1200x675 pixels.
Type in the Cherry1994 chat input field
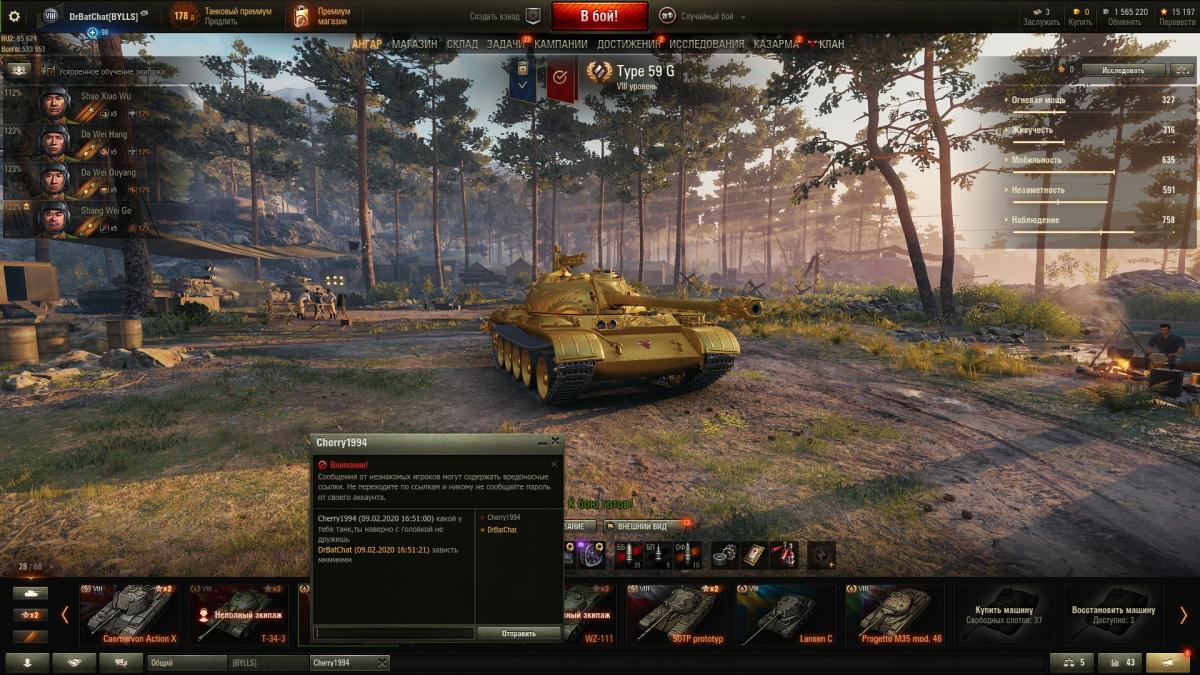click(394, 633)
